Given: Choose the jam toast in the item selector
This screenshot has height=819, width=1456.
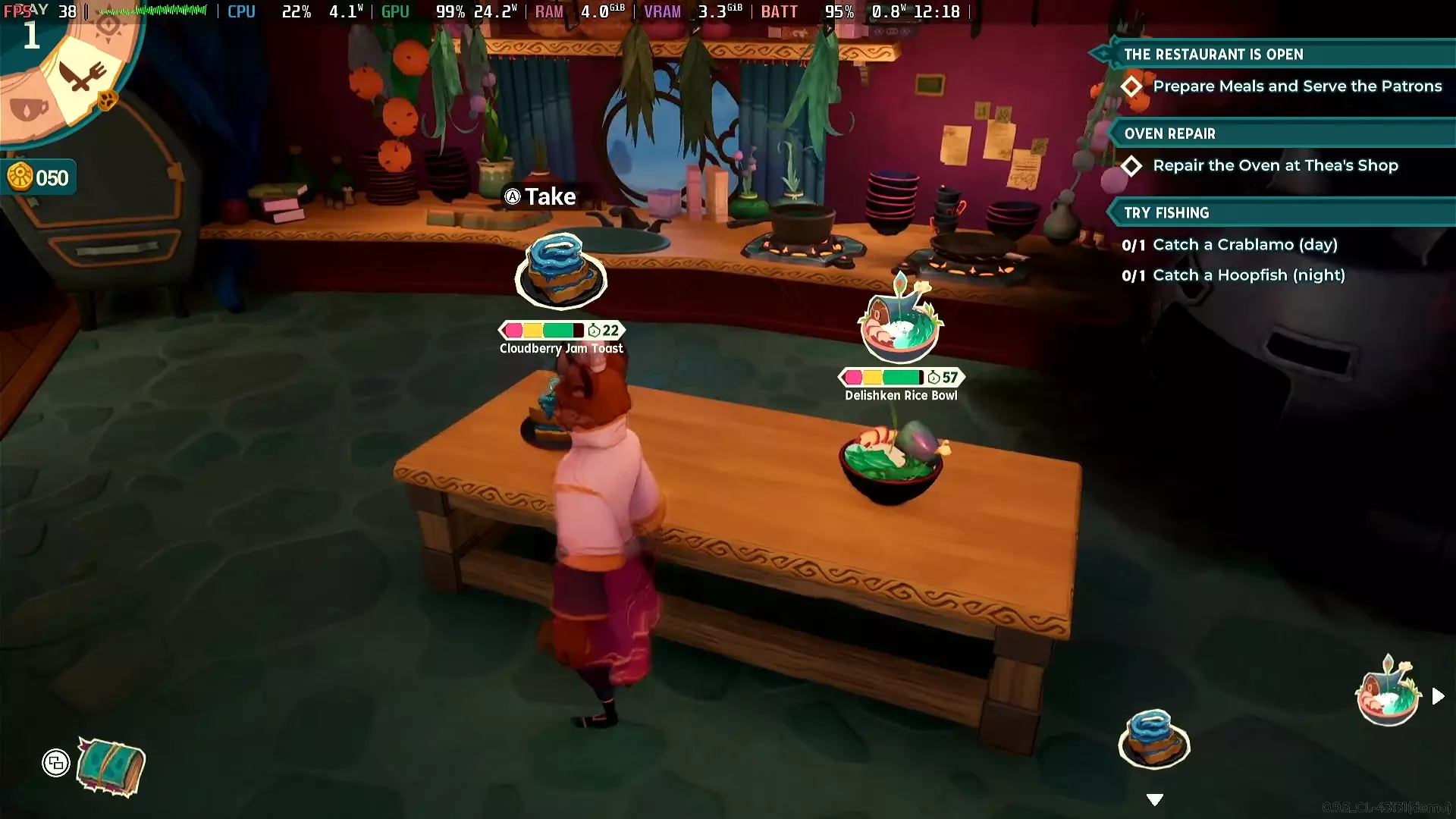Looking at the screenshot, I should (1153, 739).
